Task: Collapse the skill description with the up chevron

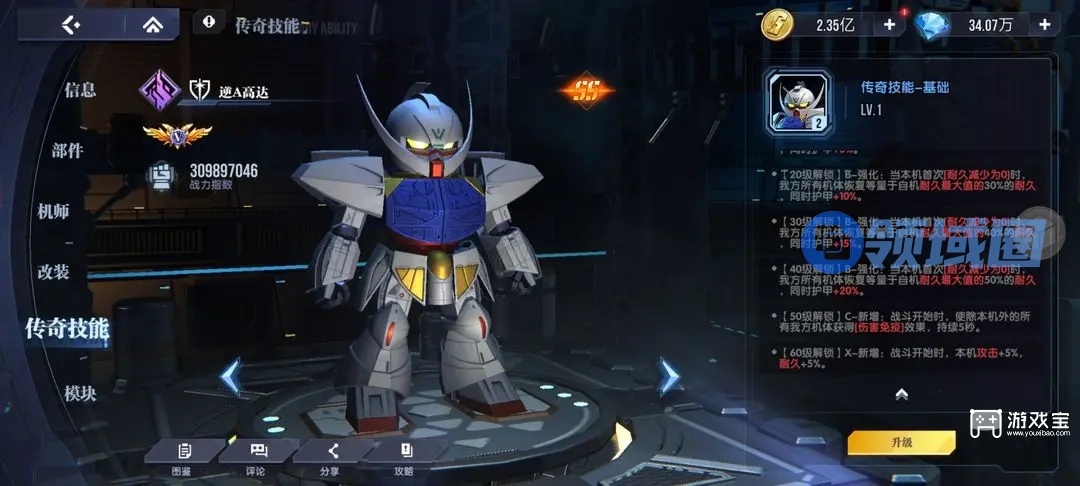Action: 901,394
